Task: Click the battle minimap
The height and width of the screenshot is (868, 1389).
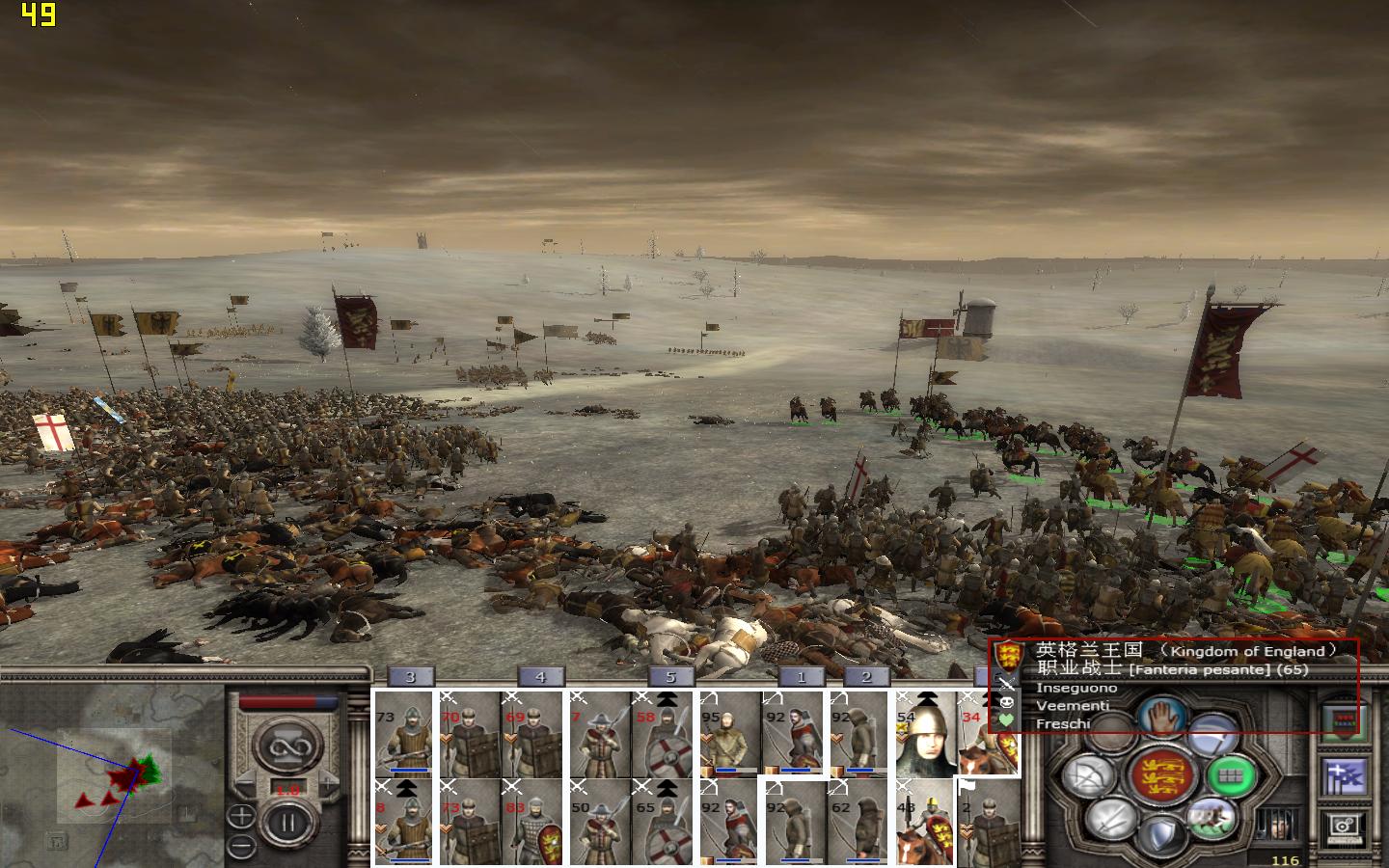Action: coord(111,772)
